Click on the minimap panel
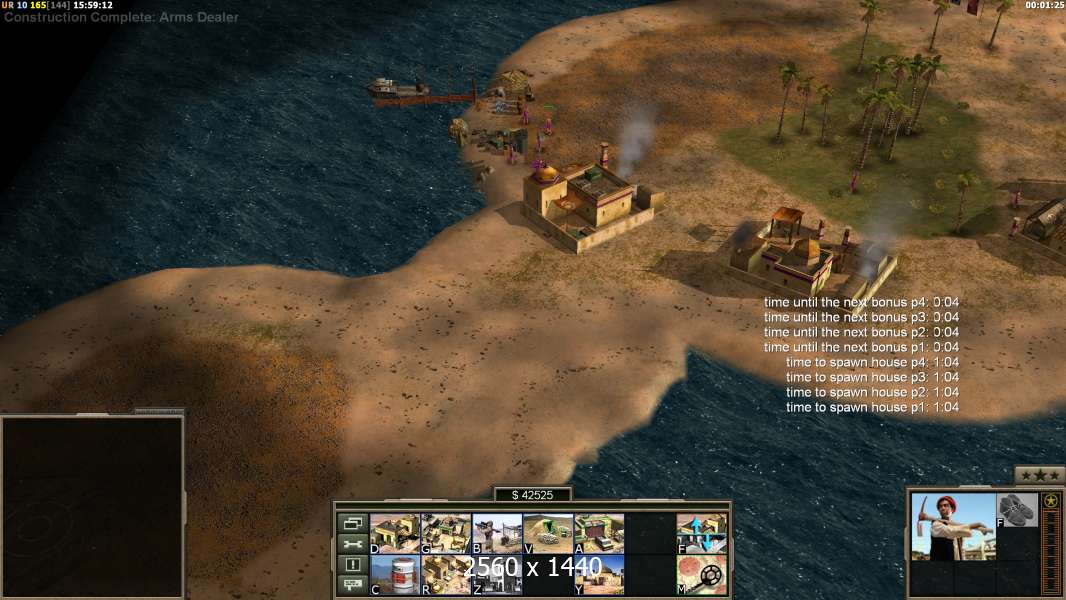 (x=92, y=507)
